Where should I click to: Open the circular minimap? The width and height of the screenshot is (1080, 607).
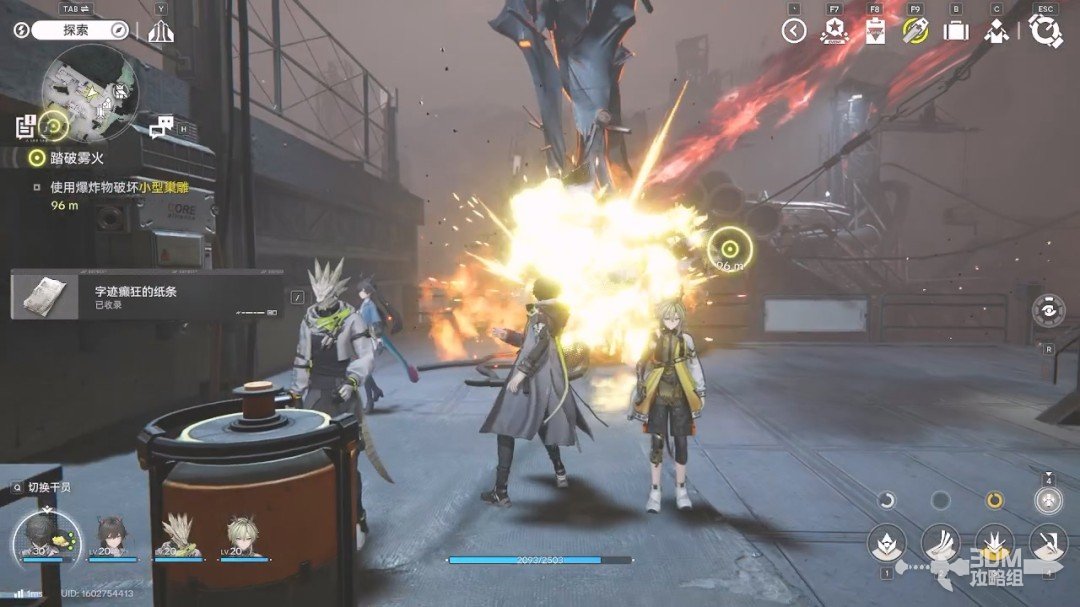pos(88,91)
